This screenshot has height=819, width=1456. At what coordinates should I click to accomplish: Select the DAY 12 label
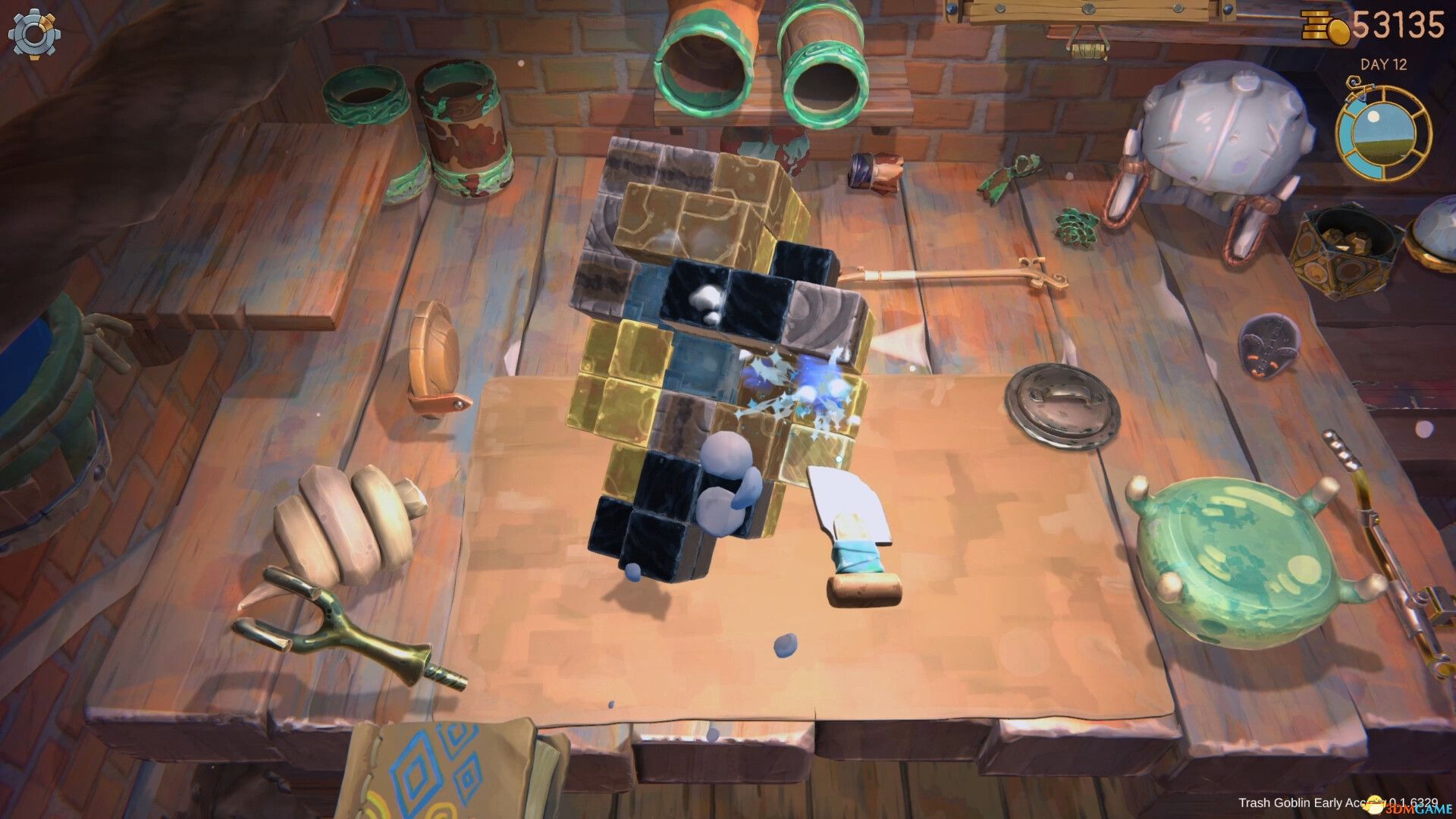coord(1382,64)
